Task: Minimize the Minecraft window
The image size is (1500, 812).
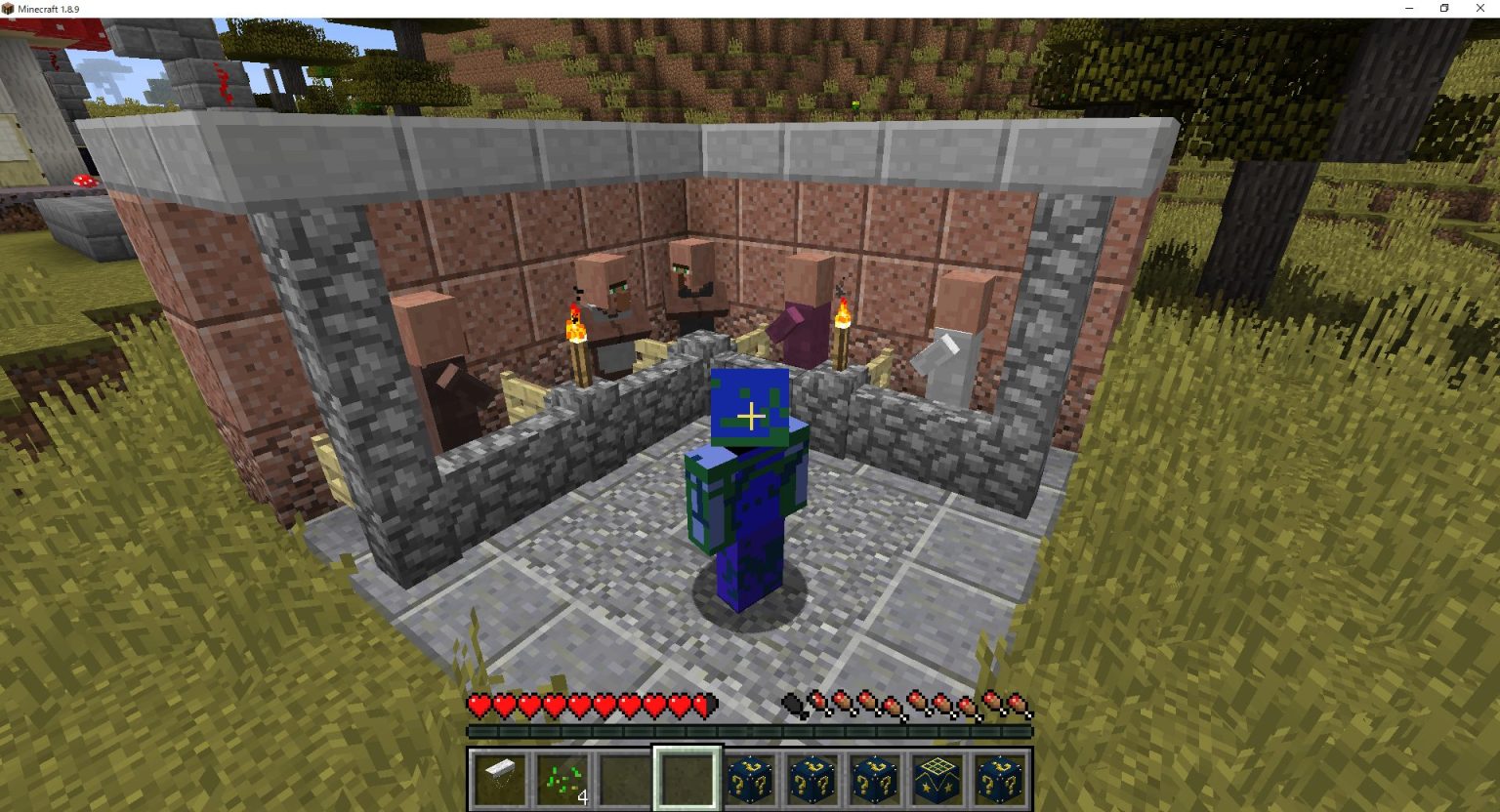Action: coord(1407,8)
